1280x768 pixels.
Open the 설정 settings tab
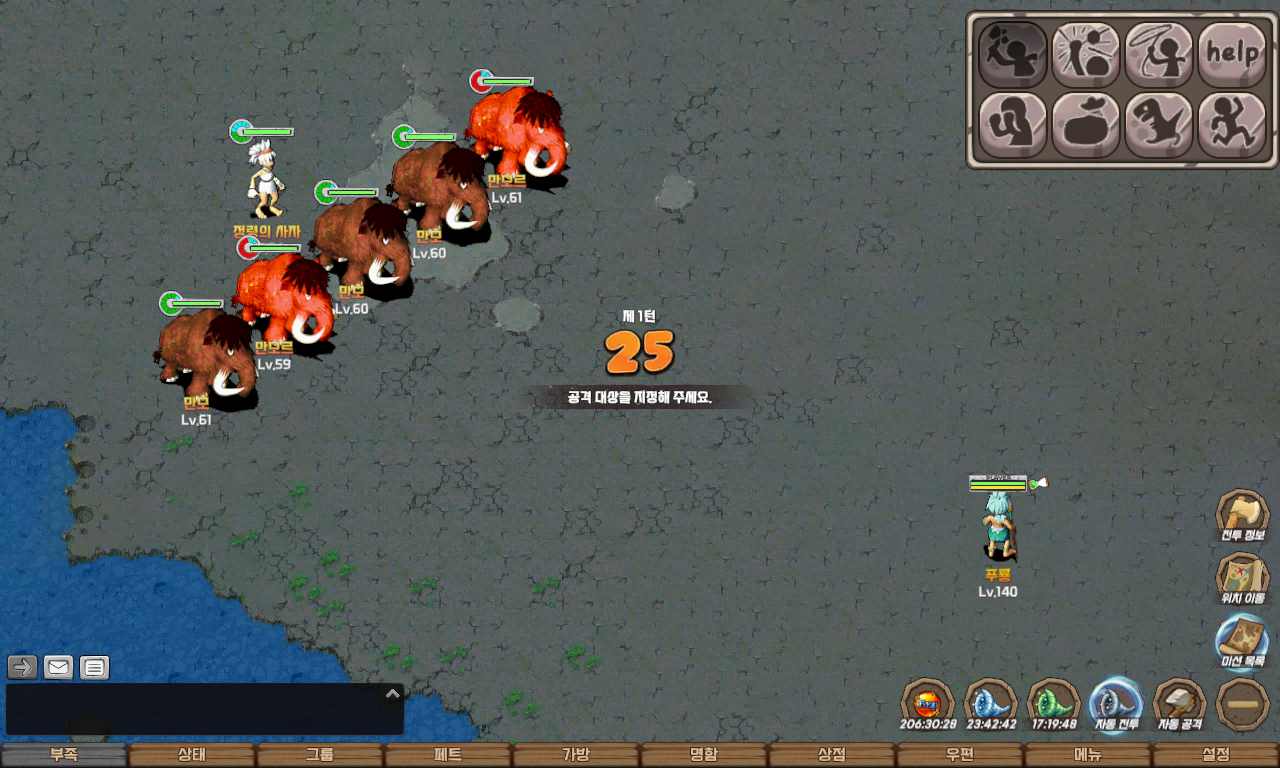tap(1216, 755)
